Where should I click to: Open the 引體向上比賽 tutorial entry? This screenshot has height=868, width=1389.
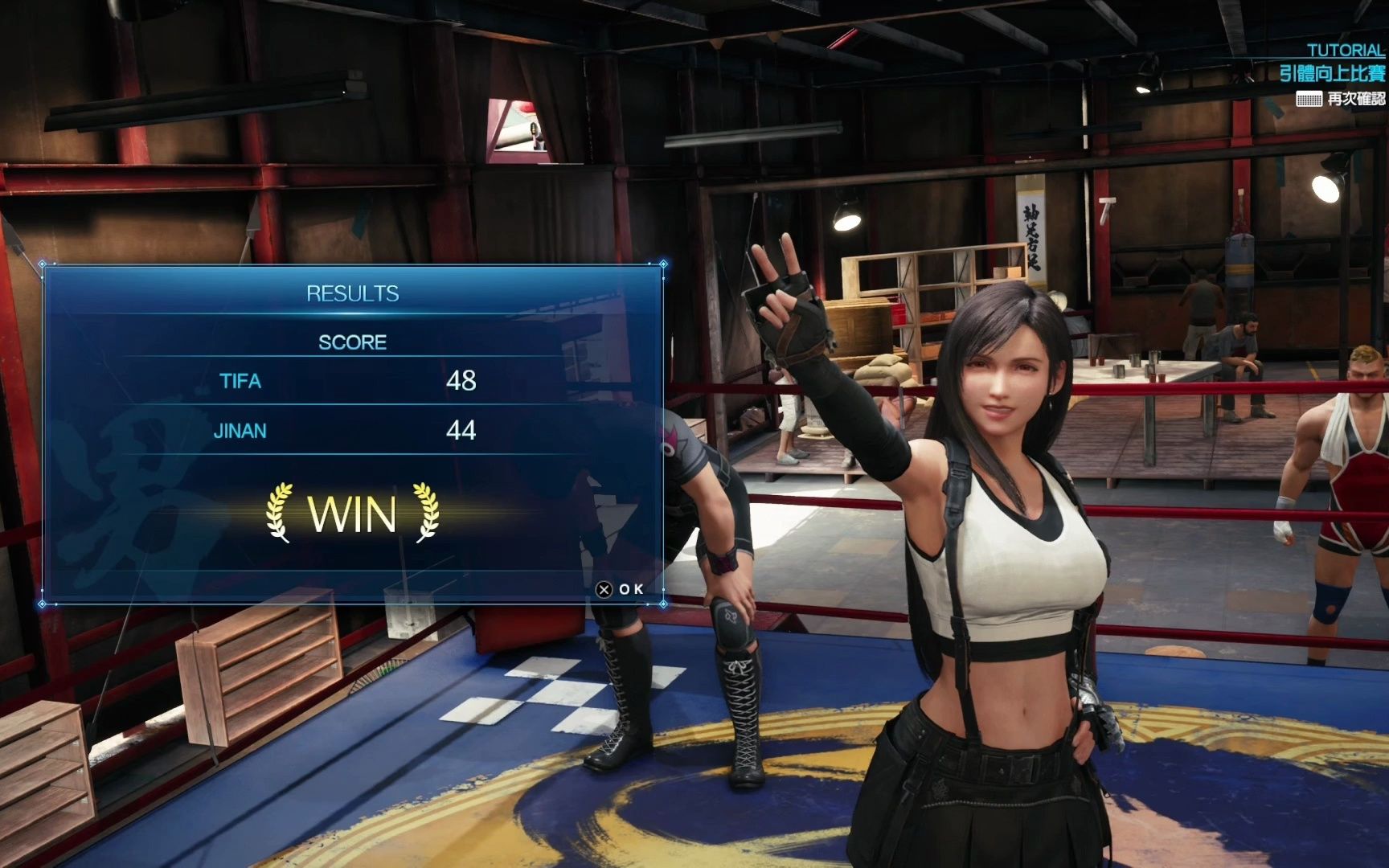[x=1331, y=74]
